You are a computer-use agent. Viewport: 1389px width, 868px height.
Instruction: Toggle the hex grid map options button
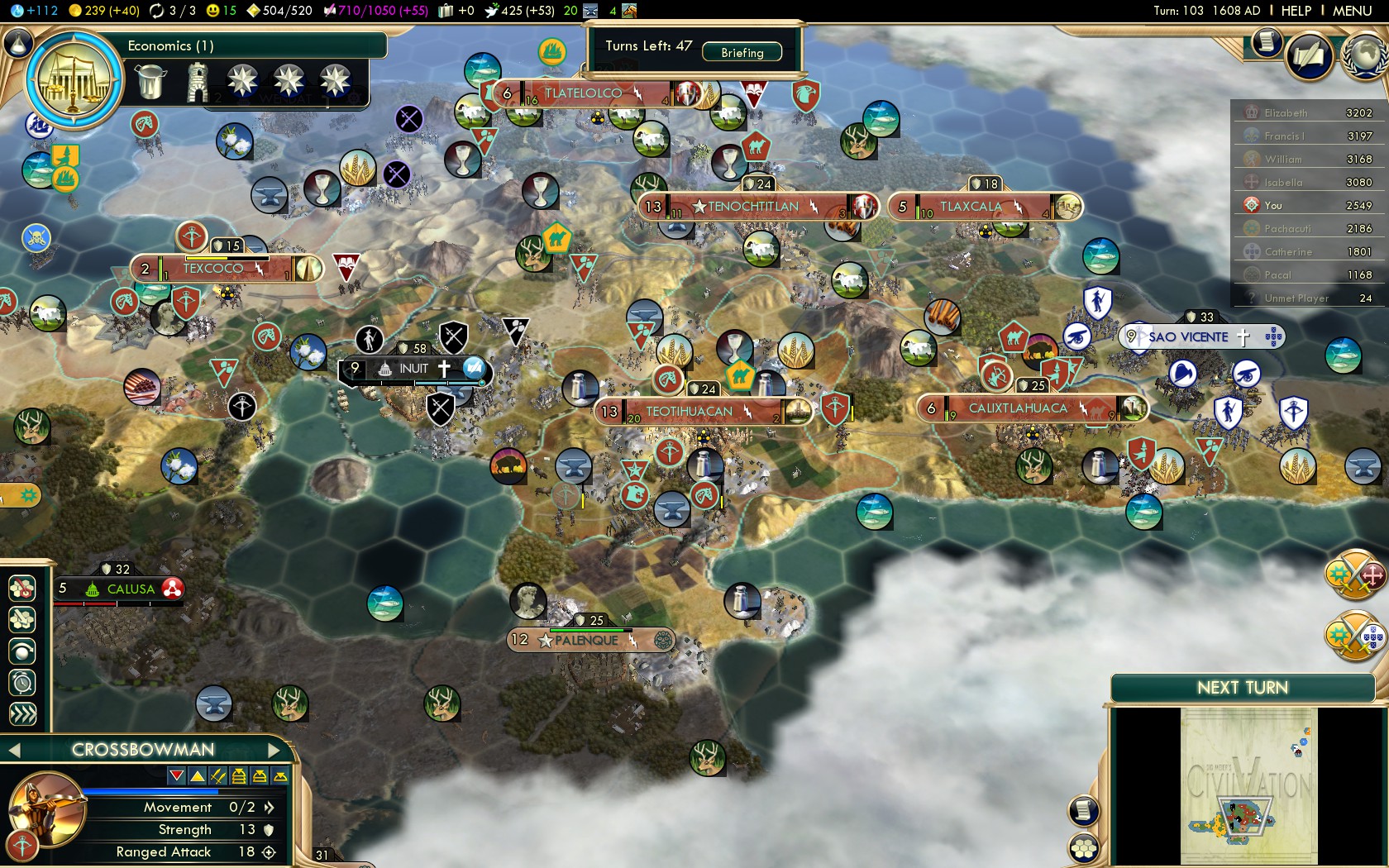tap(1084, 848)
